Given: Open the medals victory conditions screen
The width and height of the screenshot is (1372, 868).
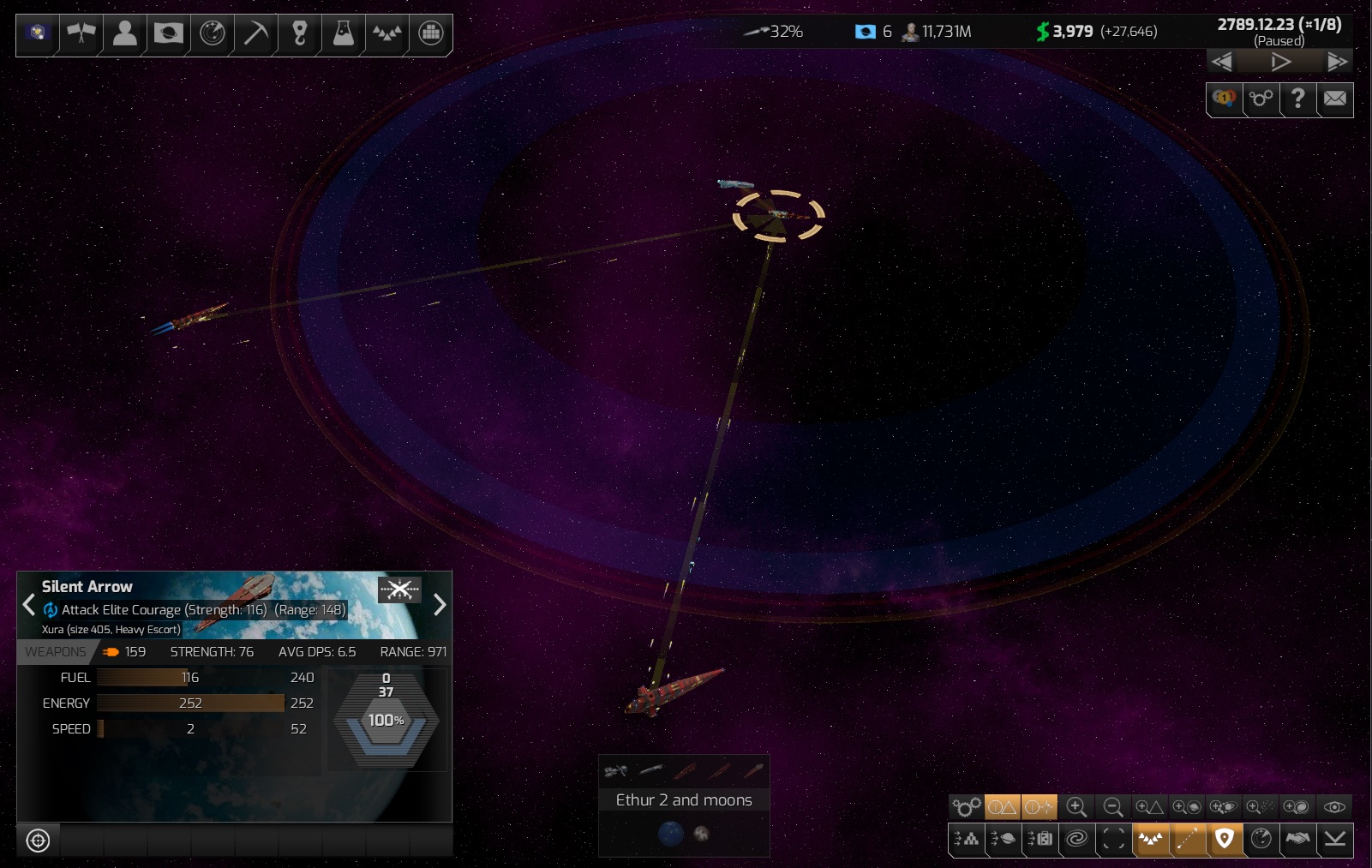Looking at the screenshot, I should pyautogui.click(x=1225, y=99).
